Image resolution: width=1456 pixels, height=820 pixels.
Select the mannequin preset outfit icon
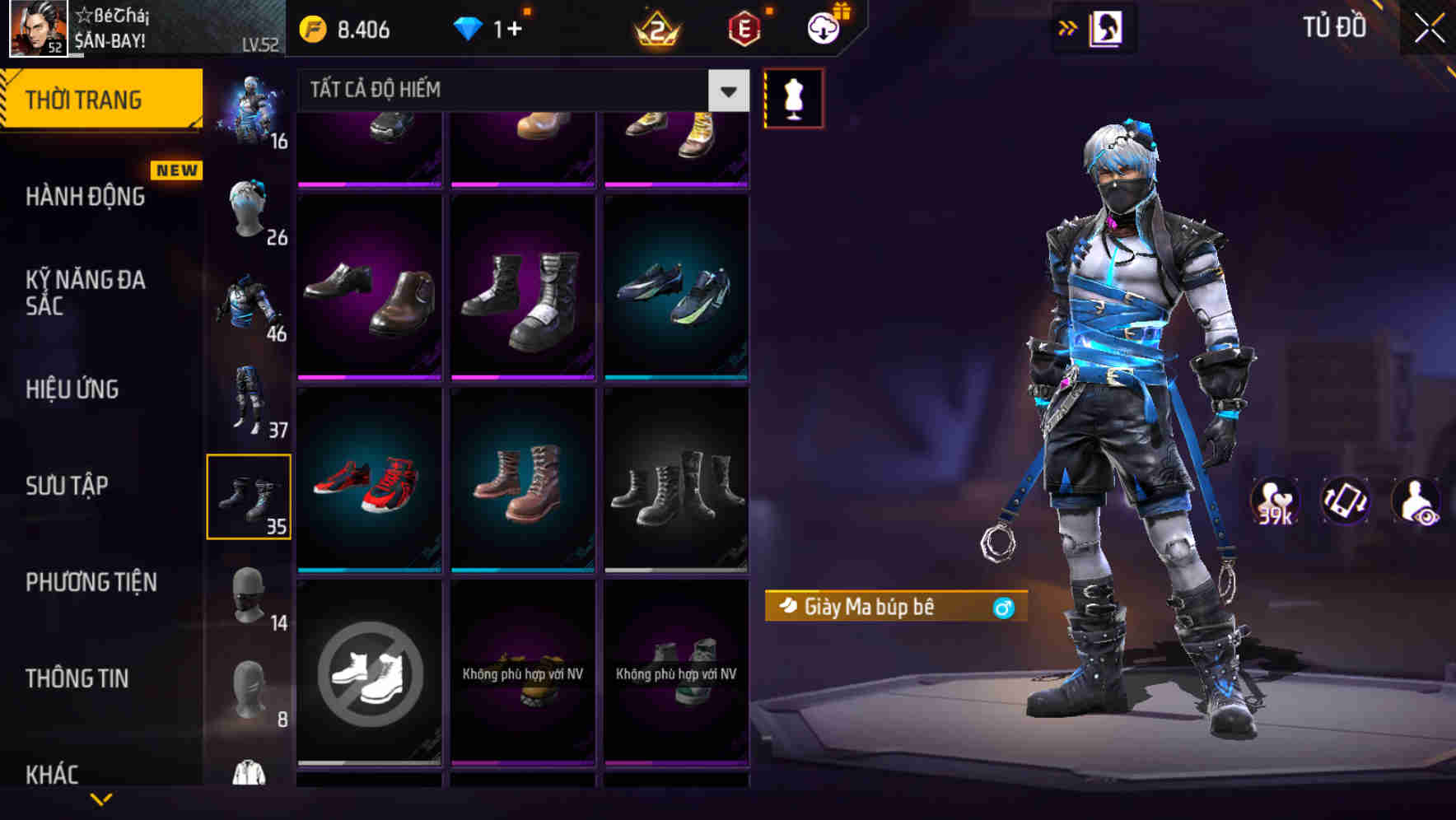click(x=793, y=96)
